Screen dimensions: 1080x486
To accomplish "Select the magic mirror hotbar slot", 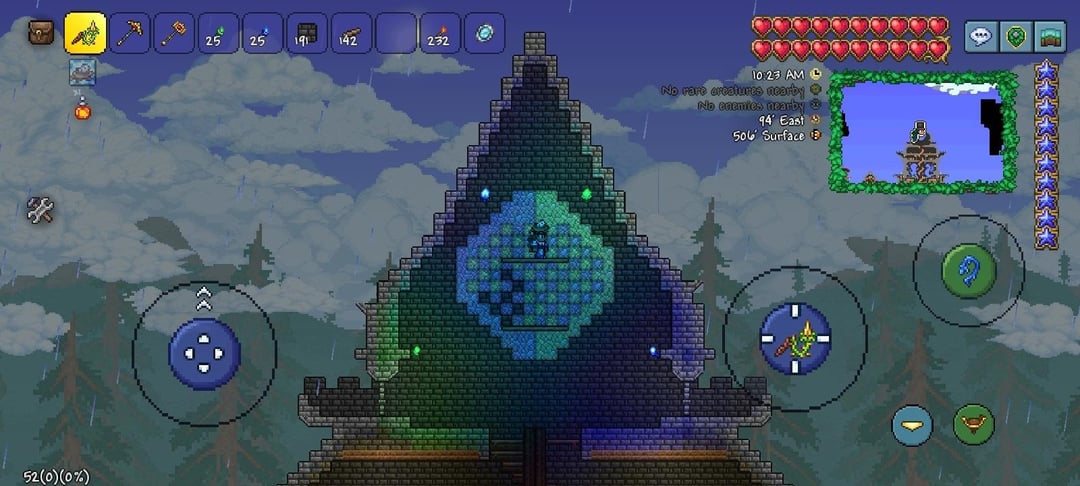I will (x=484, y=33).
